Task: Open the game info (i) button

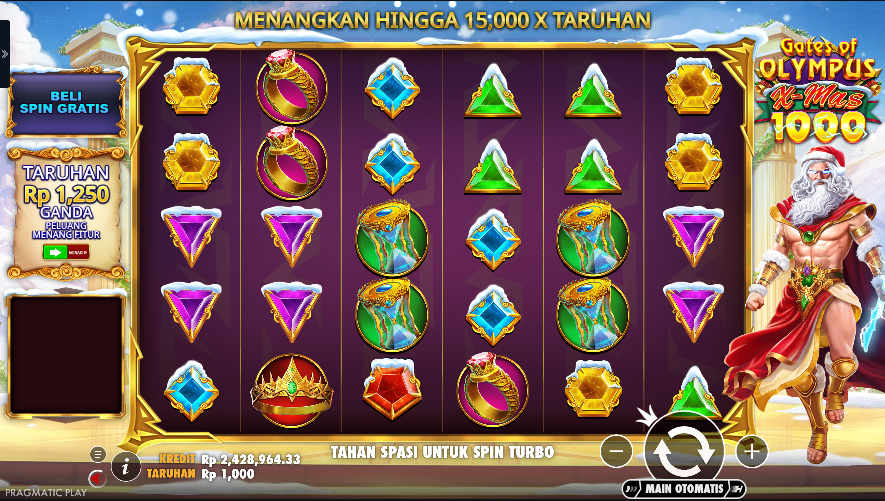Action: [x=125, y=464]
